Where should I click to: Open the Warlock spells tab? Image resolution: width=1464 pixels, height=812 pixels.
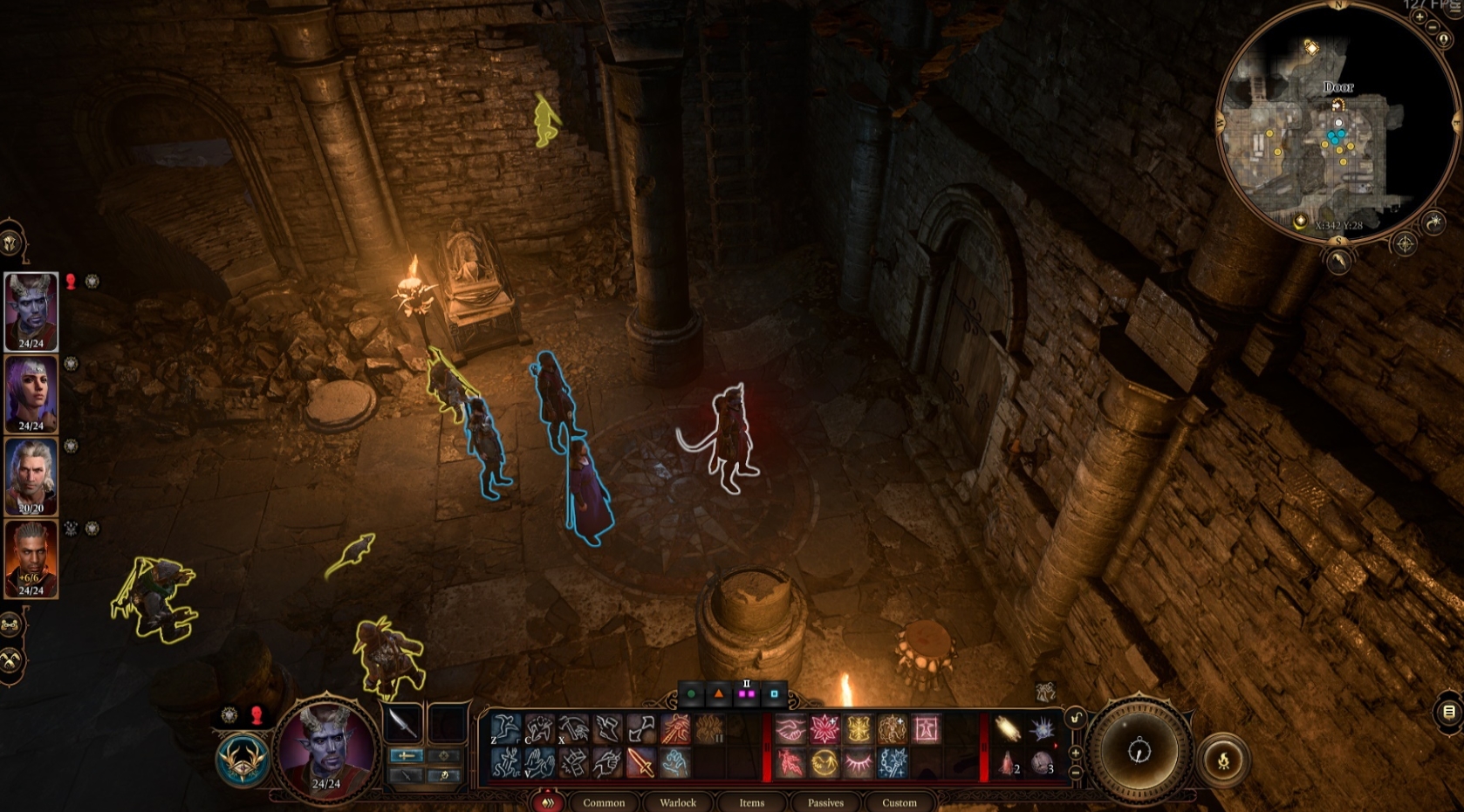[x=679, y=803]
